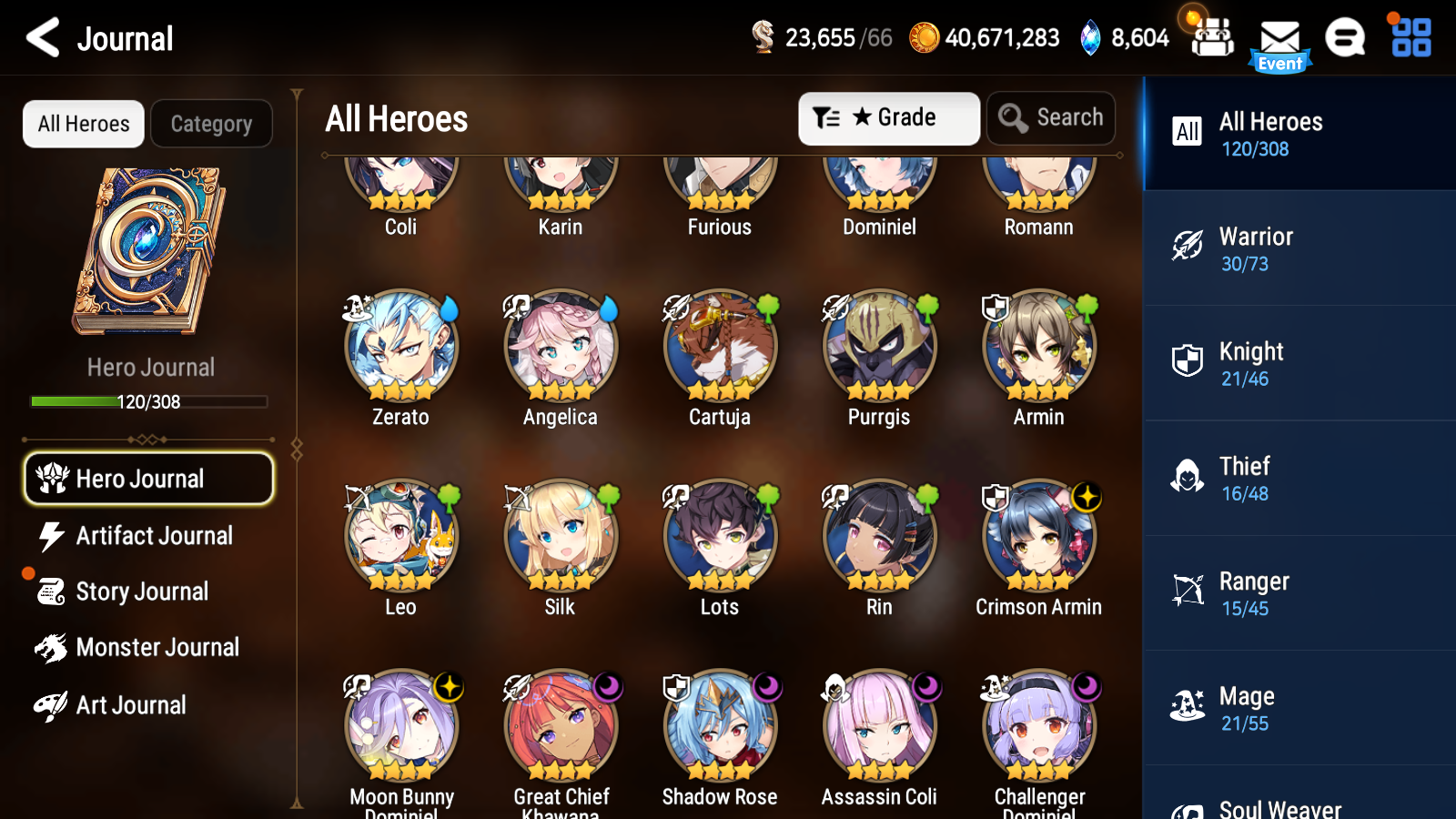Switch to the Category view

211,124
